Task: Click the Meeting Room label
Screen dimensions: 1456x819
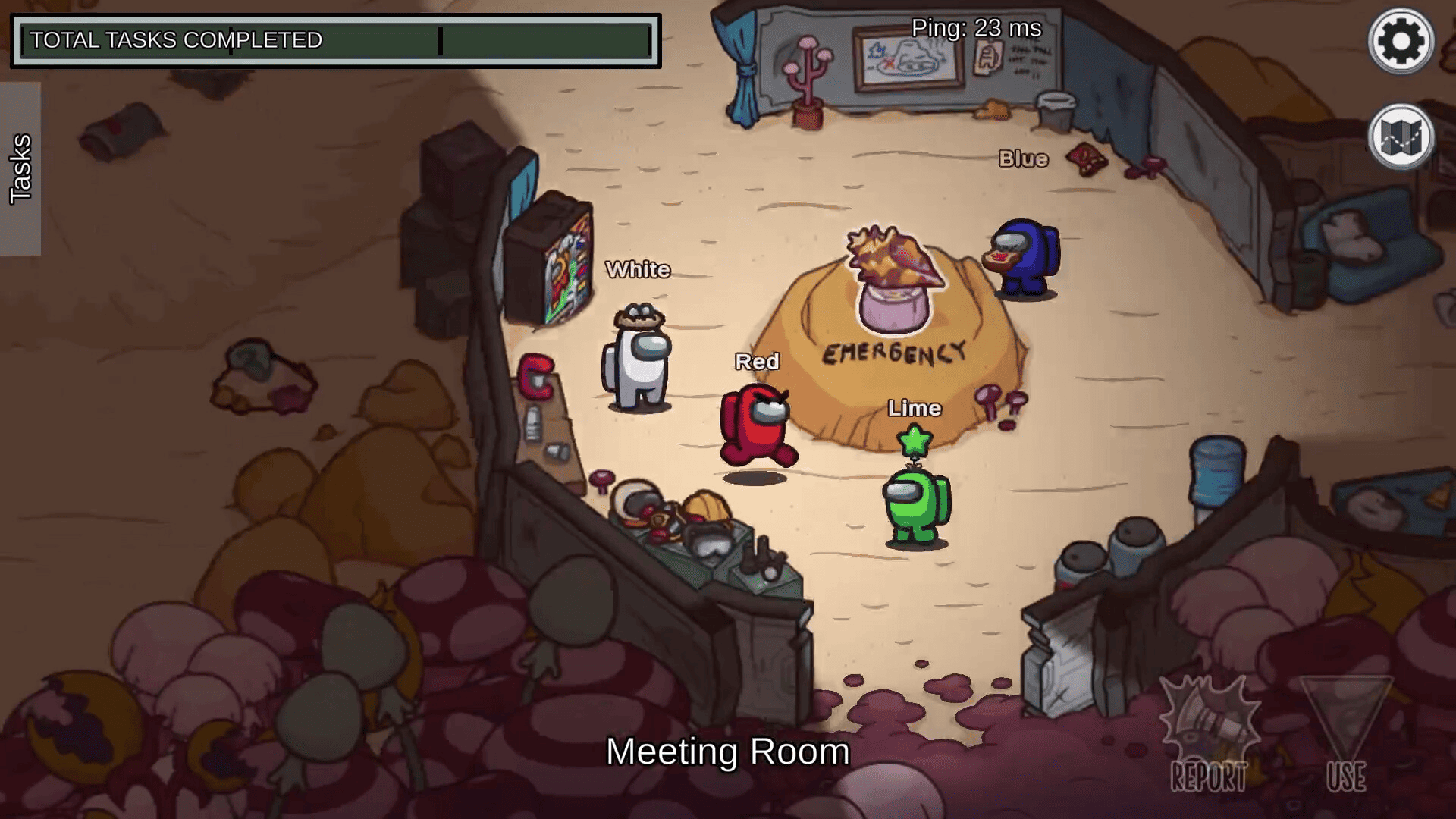Action: pos(727,752)
